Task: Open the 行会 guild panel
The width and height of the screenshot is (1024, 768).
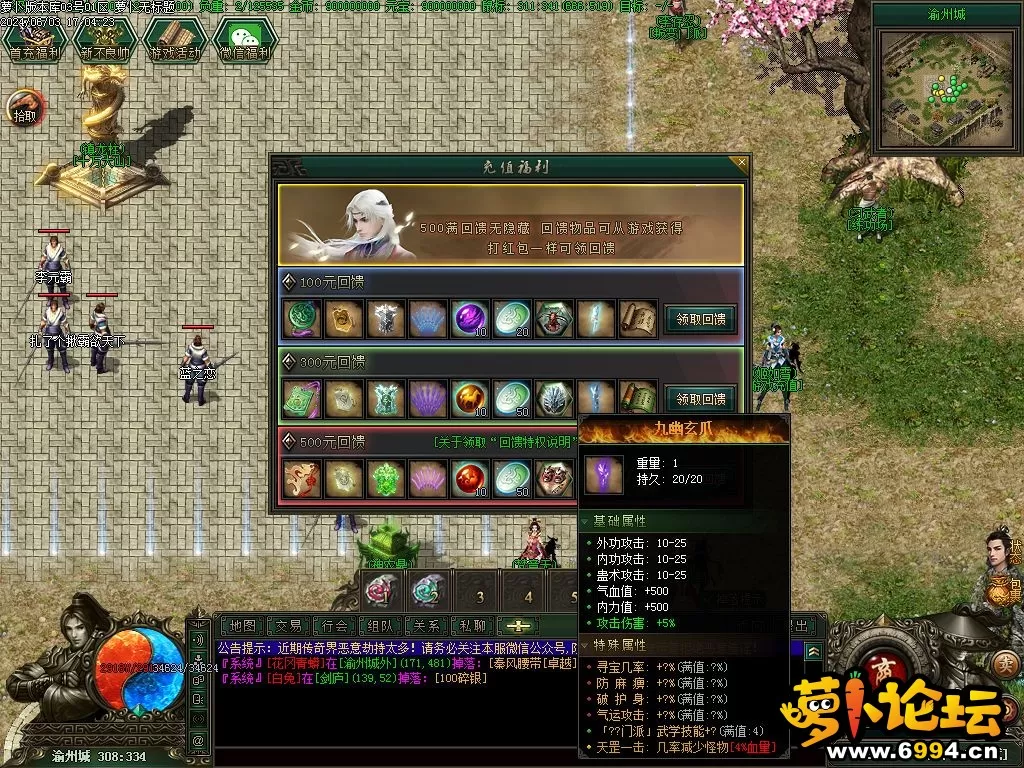Action: click(x=336, y=625)
